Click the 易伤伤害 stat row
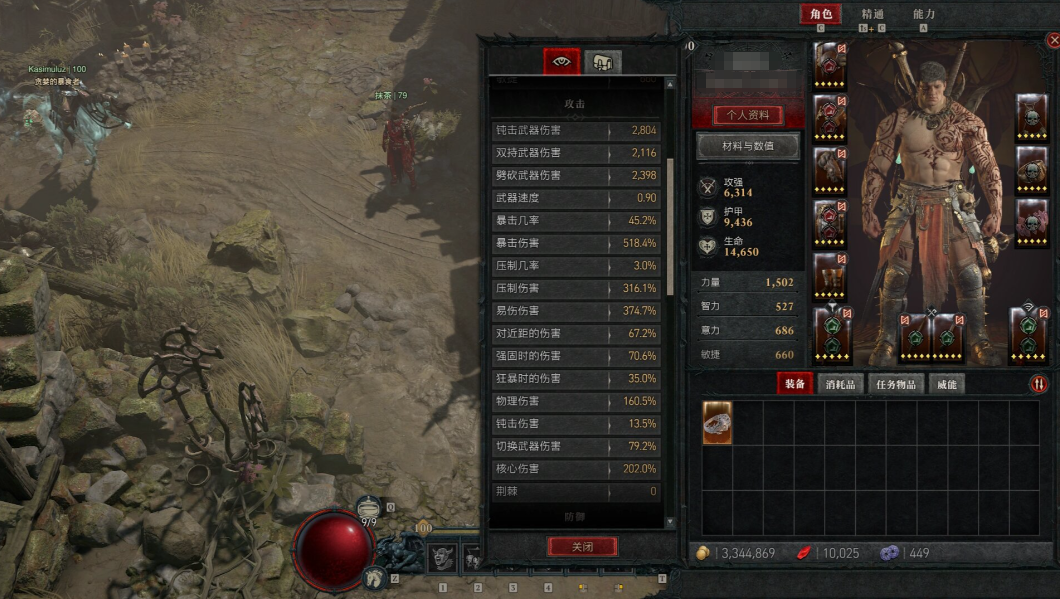The height and width of the screenshot is (599, 1060). pos(576,311)
